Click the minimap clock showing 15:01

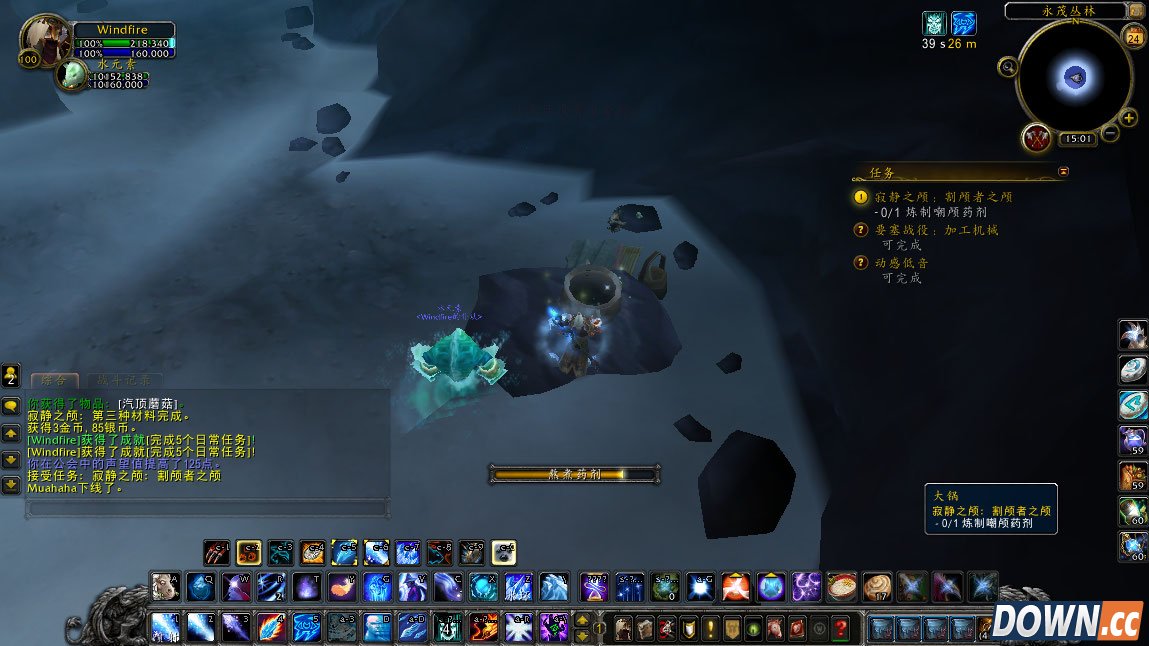point(1076,140)
